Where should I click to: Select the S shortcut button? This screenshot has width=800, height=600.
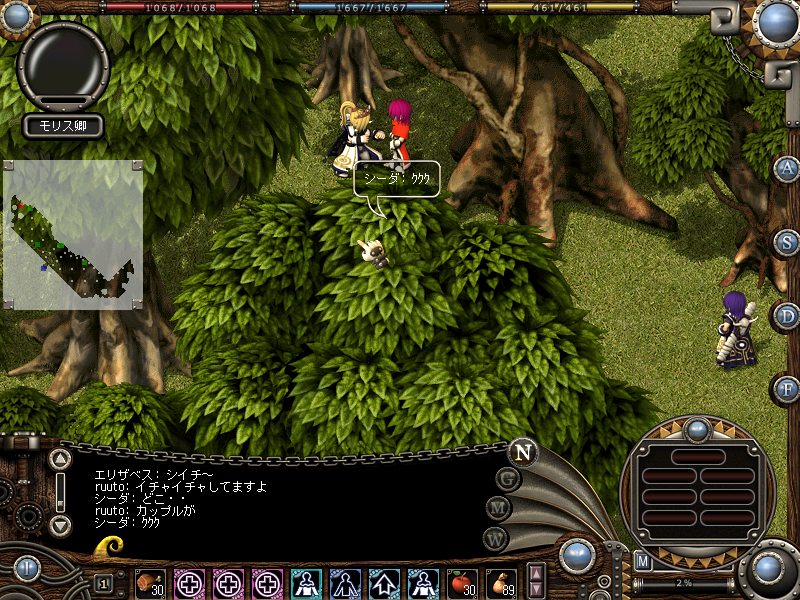click(x=787, y=242)
